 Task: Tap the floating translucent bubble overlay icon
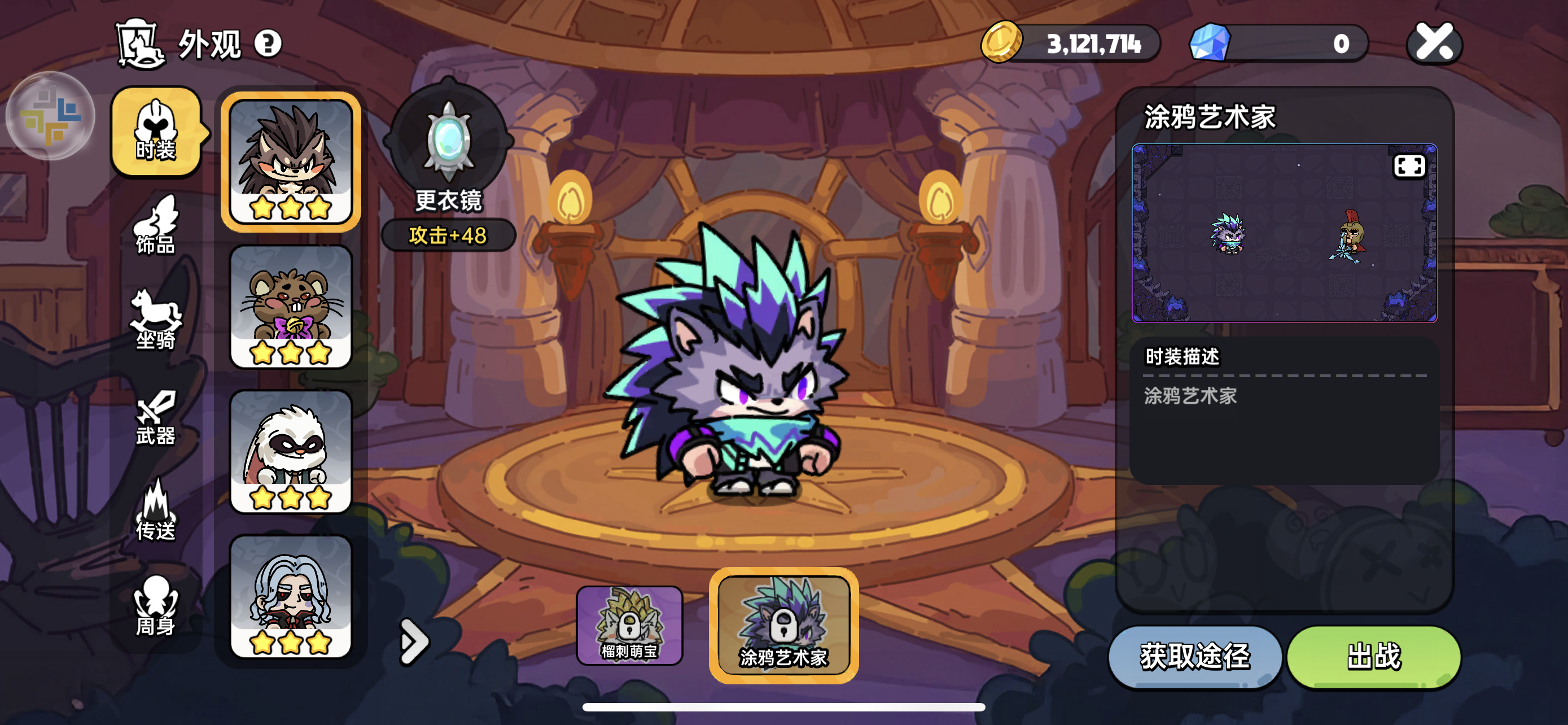click(x=51, y=116)
